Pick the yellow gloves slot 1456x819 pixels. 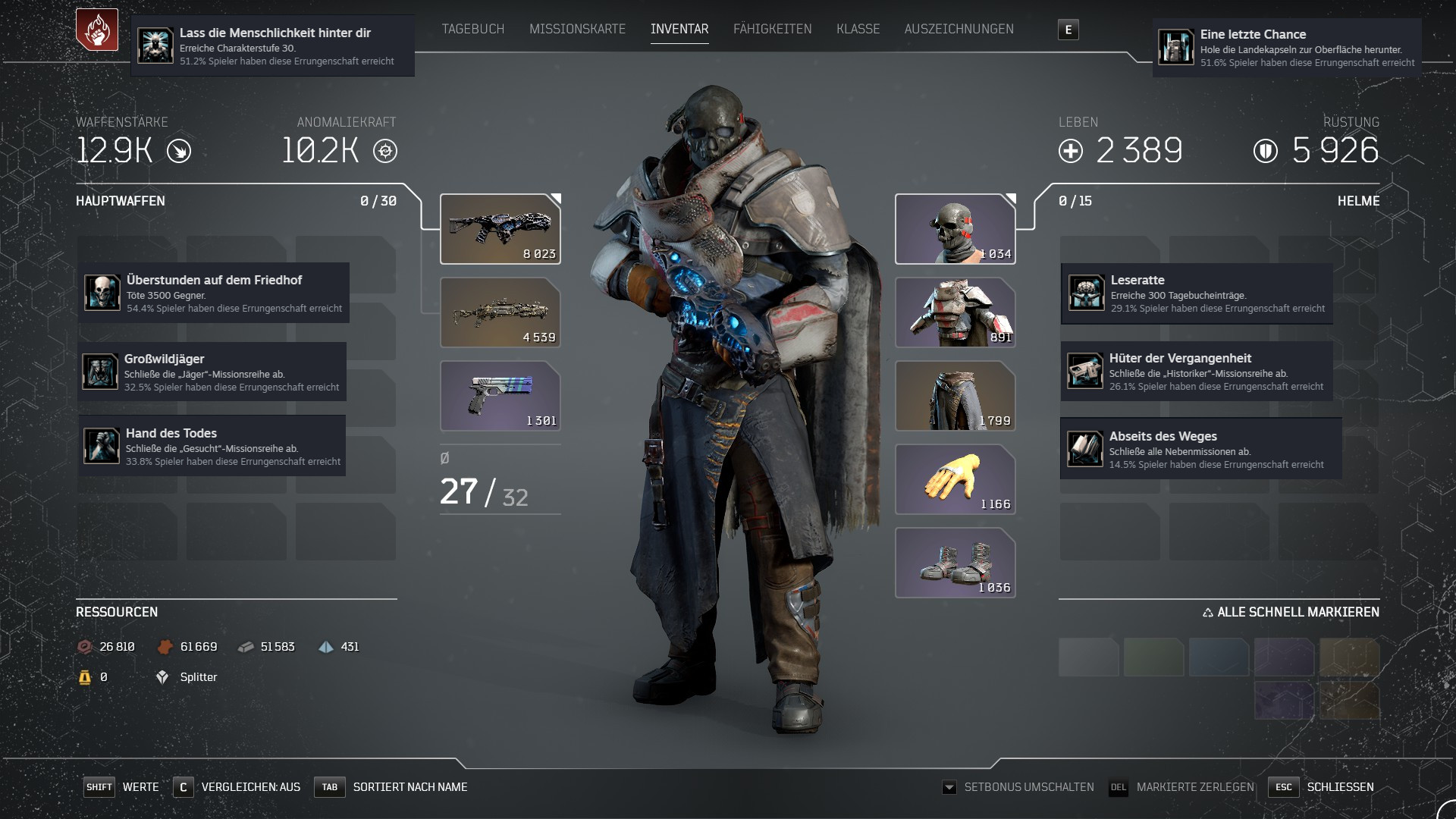coord(955,479)
